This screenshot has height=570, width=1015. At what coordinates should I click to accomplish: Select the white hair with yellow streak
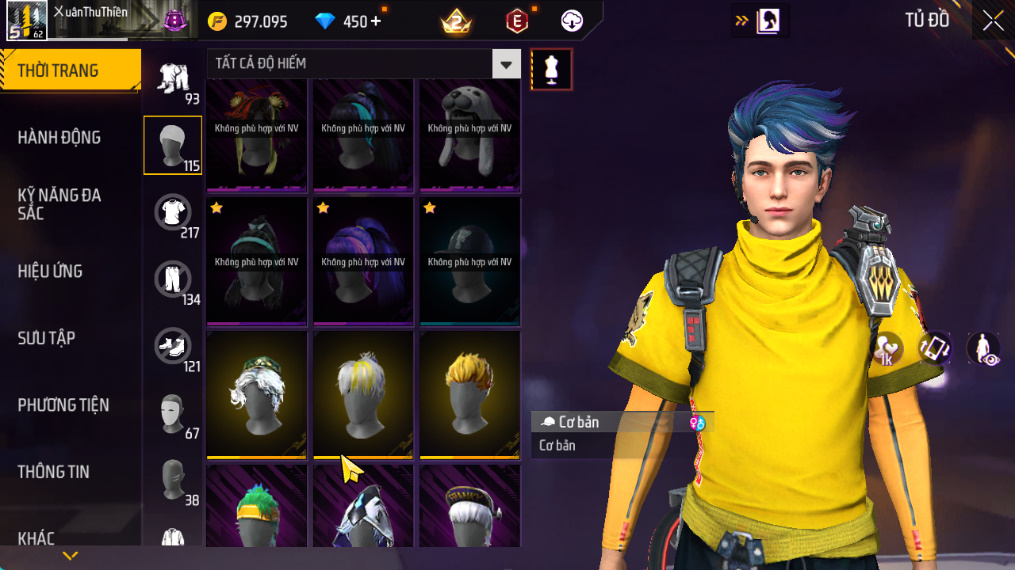coord(363,394)
